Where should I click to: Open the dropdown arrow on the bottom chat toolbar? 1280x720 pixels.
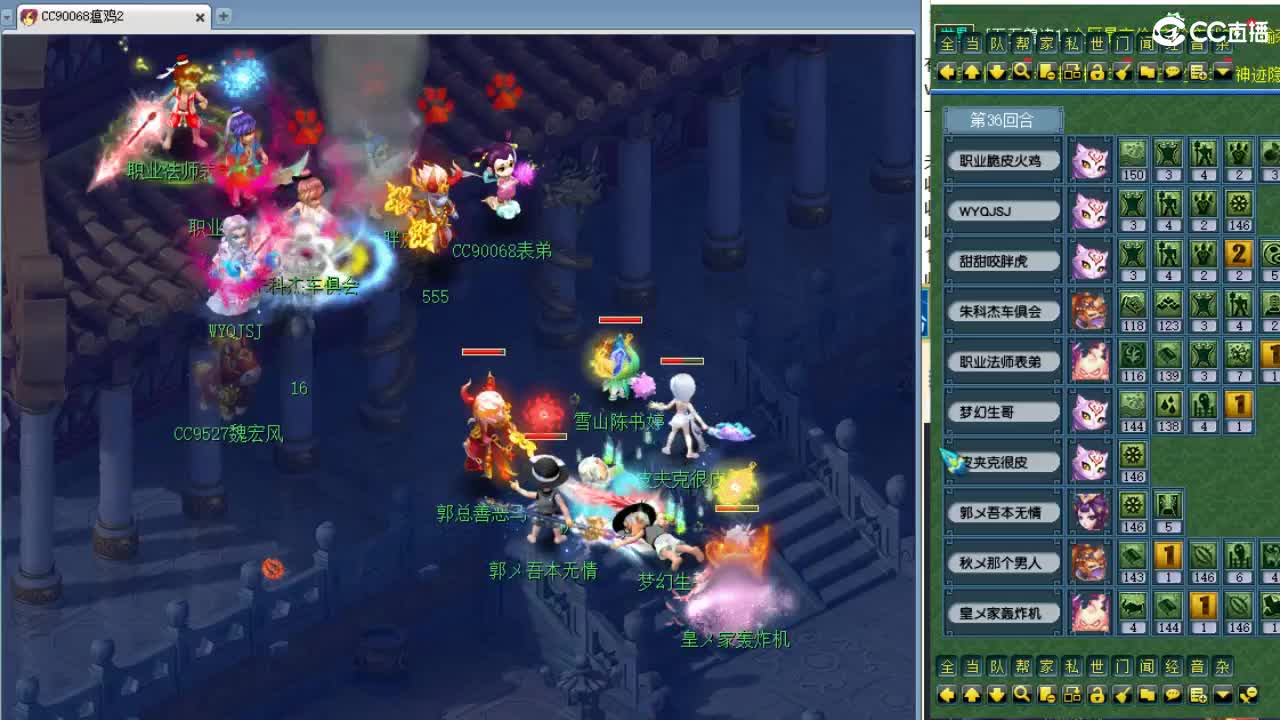(1222, 693)
